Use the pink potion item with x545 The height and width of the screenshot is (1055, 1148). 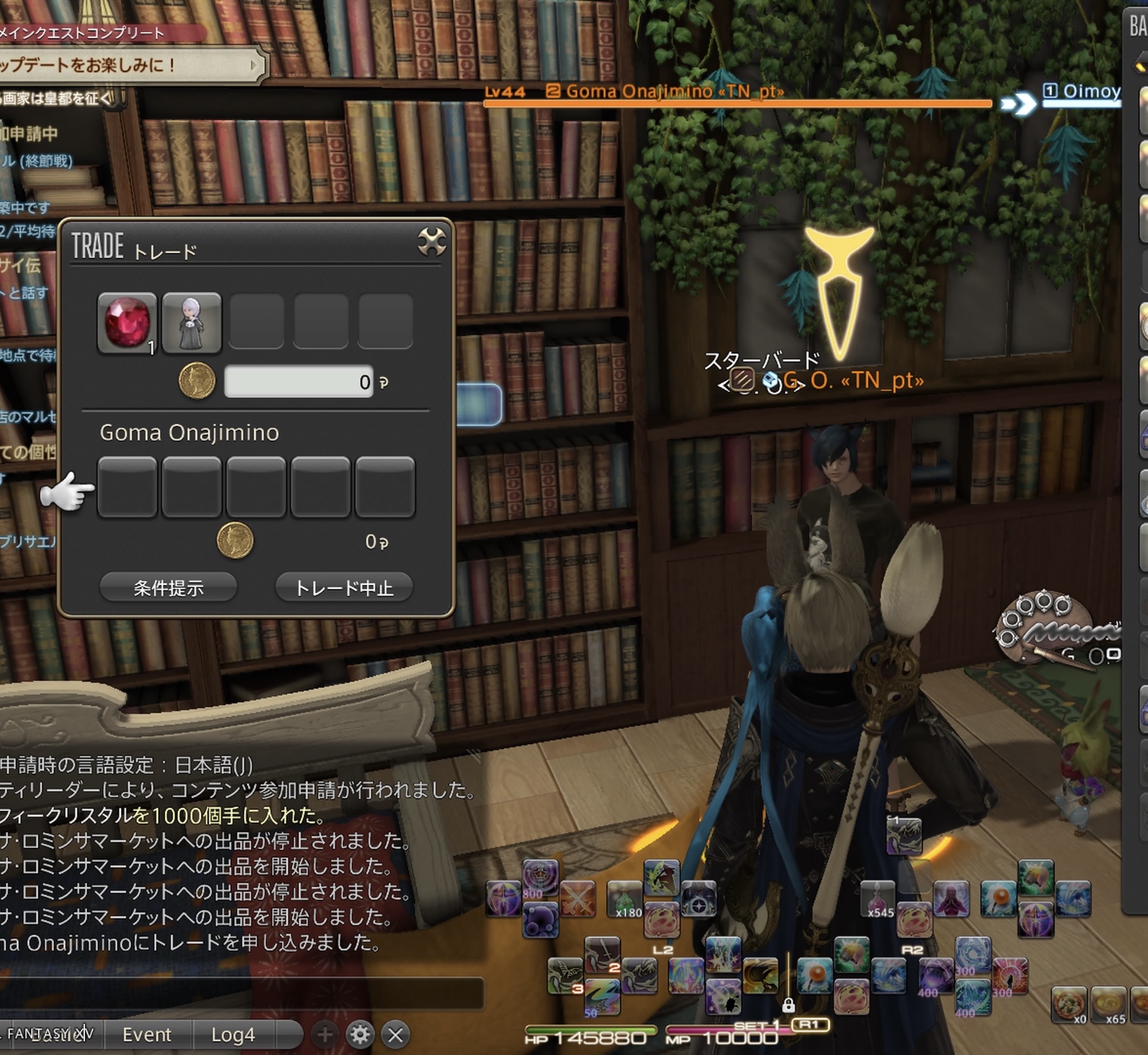point(878,898)
